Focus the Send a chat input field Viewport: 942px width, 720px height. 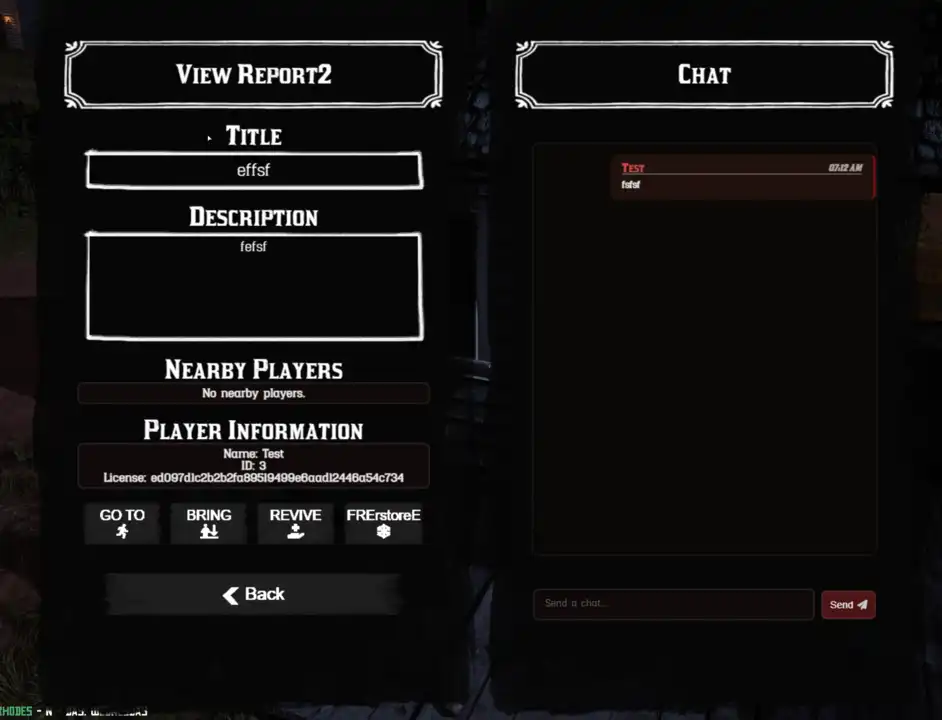tap(673, 604)
